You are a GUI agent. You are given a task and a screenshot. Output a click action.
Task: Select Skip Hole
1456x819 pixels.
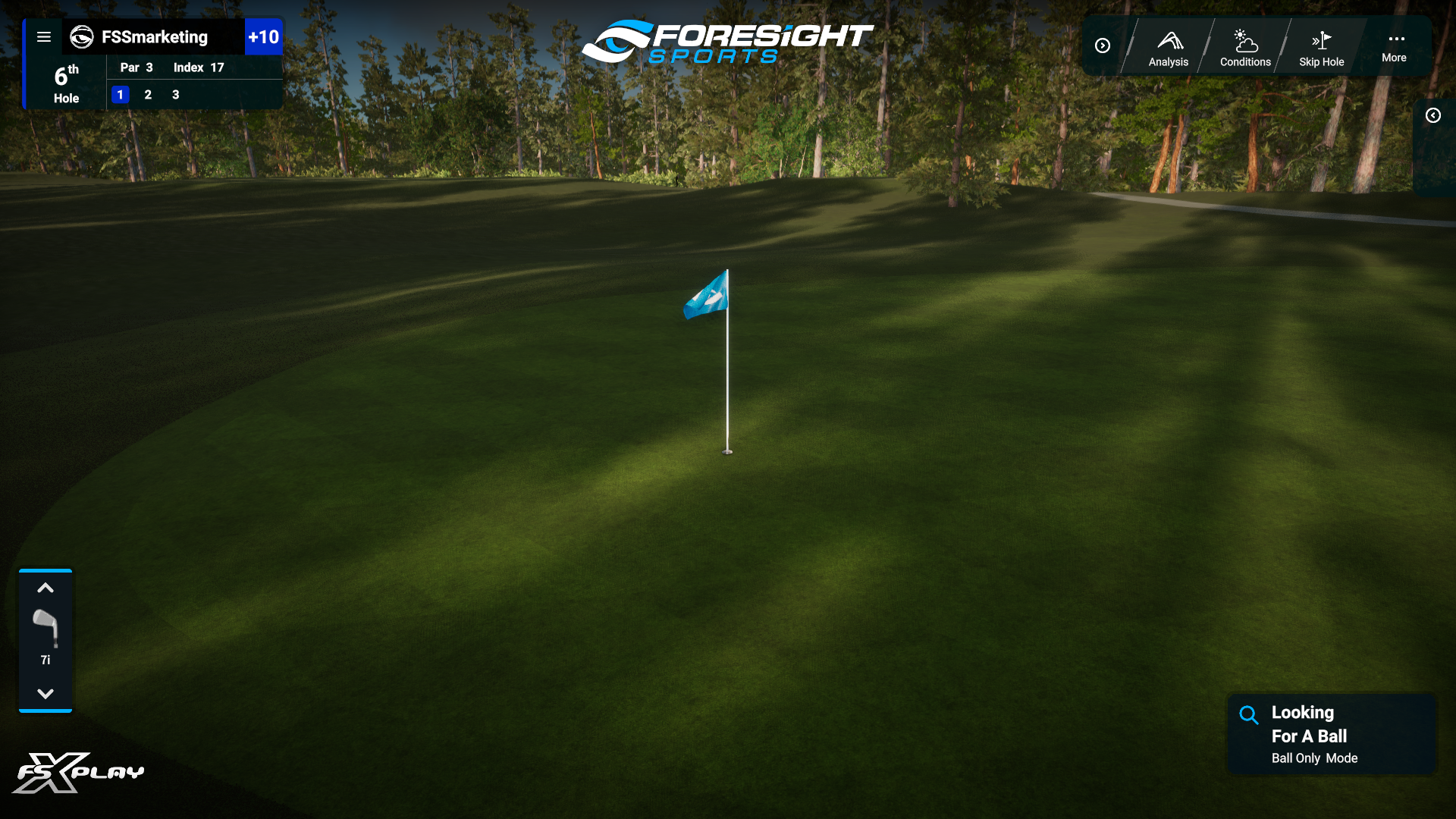coord(1321,45)
